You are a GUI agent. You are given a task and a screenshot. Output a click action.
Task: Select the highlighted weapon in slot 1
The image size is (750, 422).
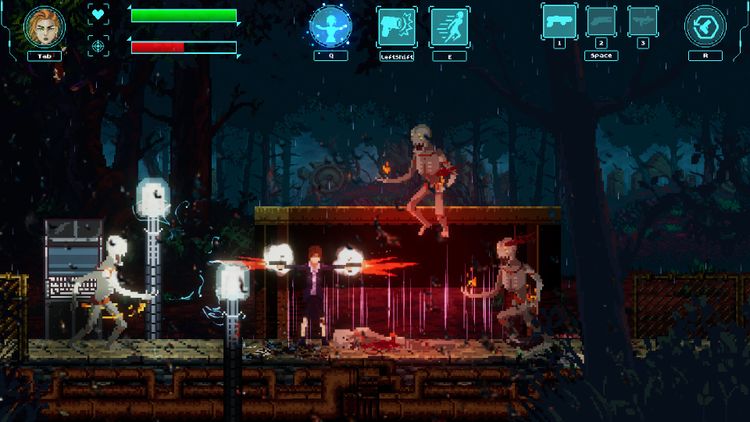click(559, 20)
